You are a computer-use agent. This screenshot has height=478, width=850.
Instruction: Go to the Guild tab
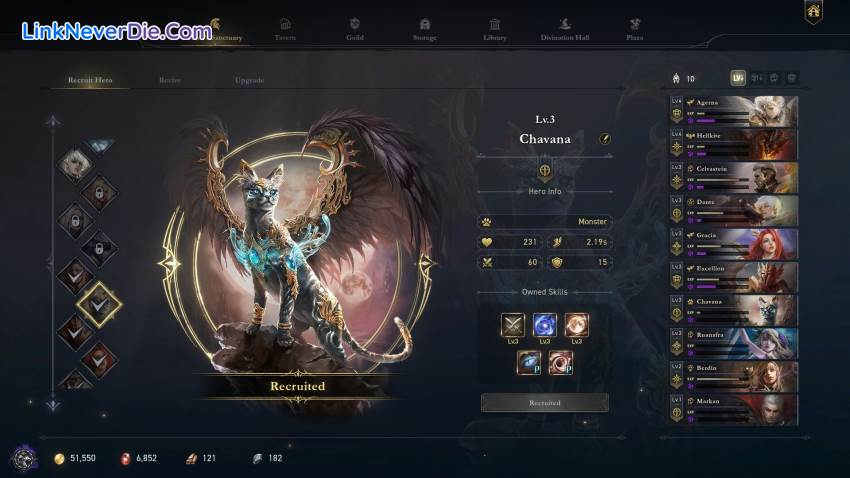(x=354, y=29)
